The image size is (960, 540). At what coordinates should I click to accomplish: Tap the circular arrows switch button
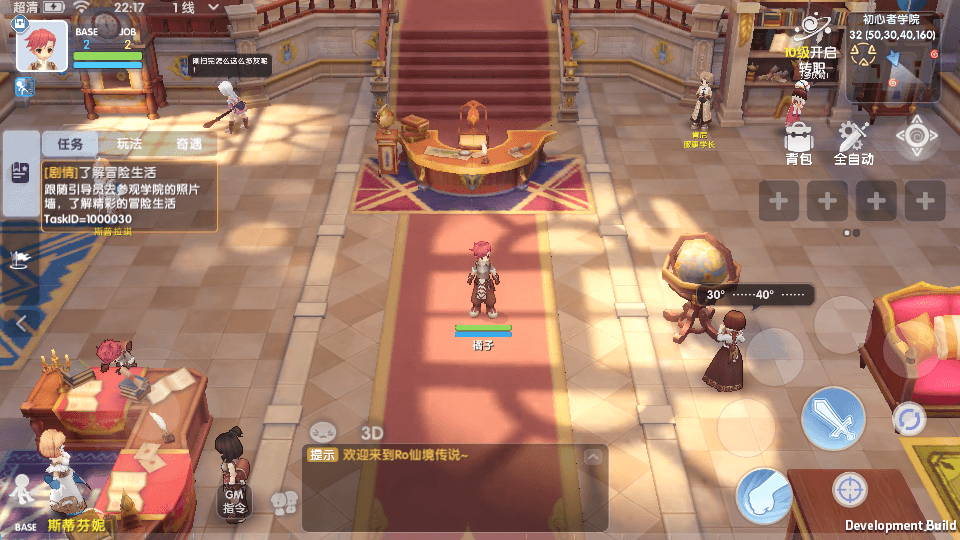click(909, 418)
